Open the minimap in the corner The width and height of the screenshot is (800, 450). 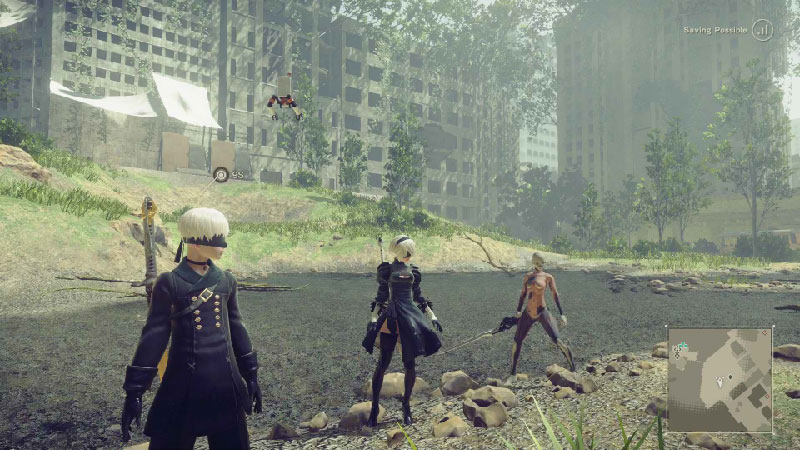(719, 379)
